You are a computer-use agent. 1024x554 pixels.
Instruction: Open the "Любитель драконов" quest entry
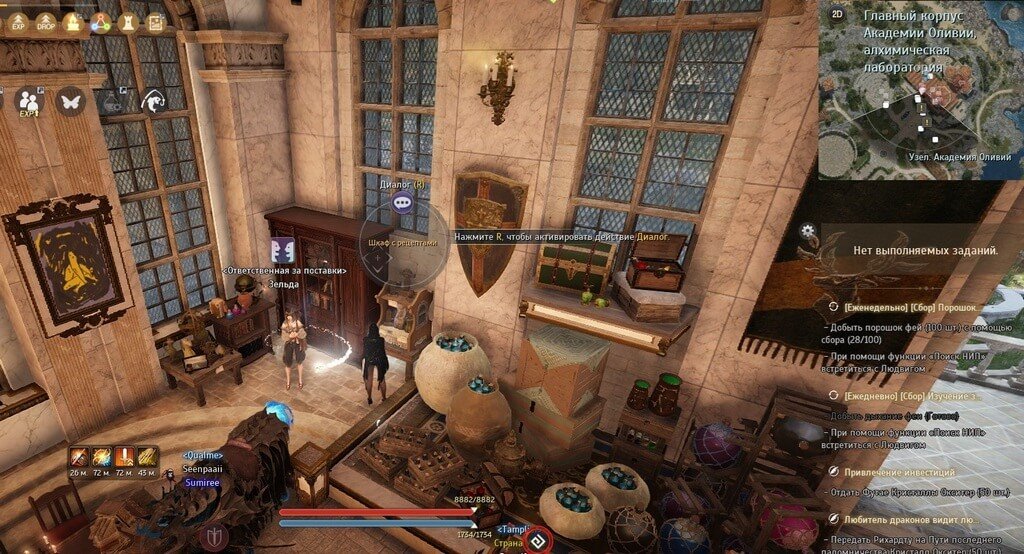908,519
